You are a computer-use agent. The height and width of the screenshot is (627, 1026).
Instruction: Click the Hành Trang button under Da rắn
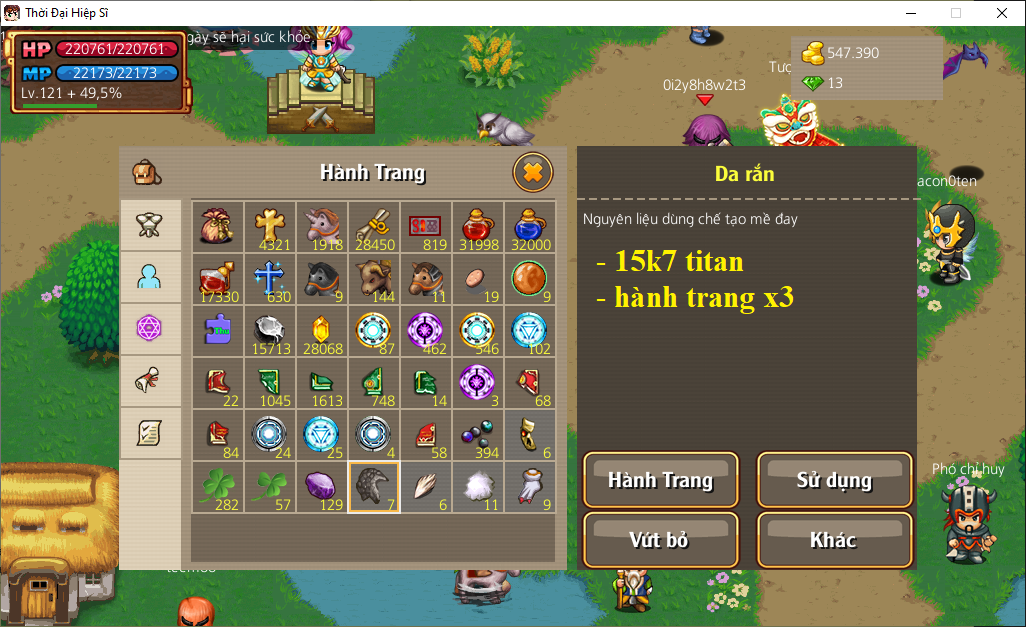click(660, 480)
